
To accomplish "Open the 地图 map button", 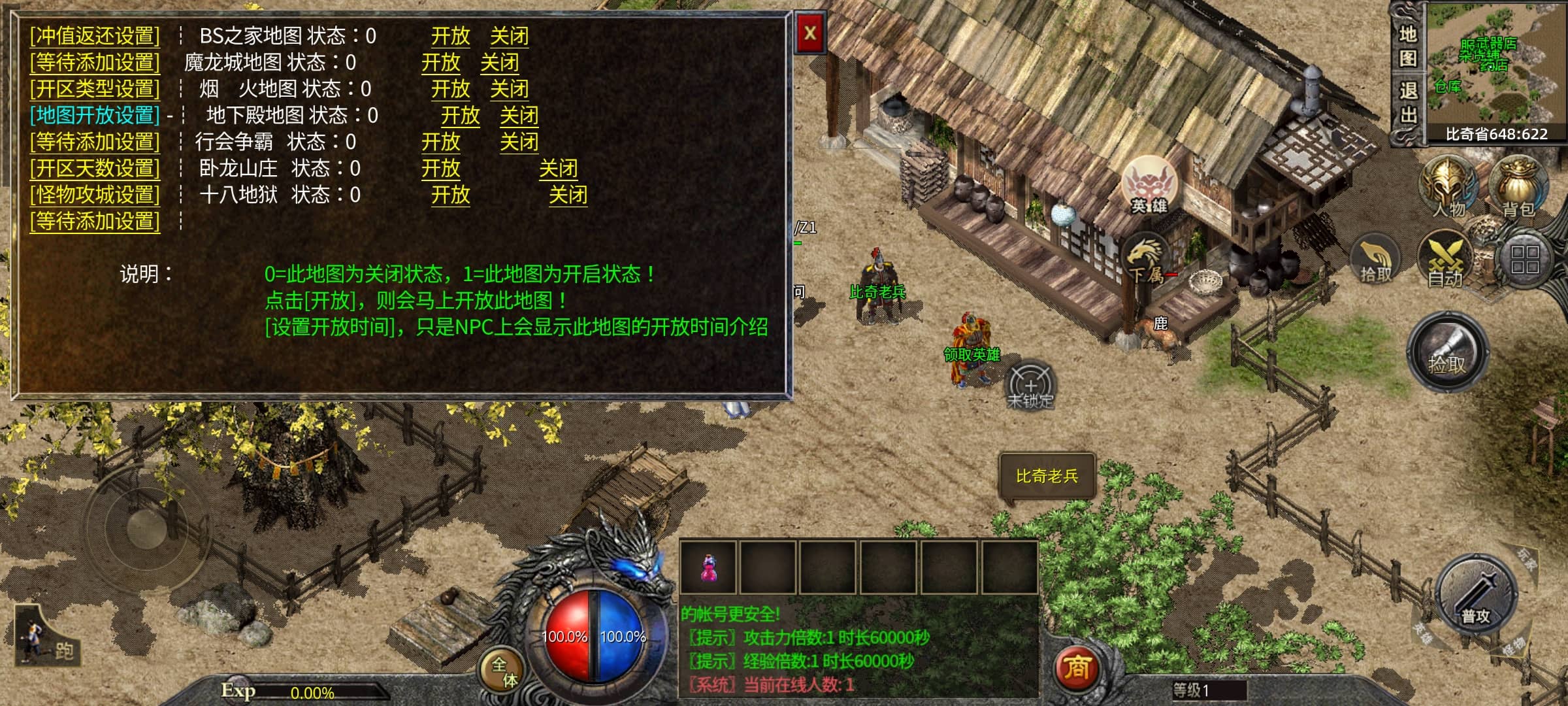I will pos(1408,46).
